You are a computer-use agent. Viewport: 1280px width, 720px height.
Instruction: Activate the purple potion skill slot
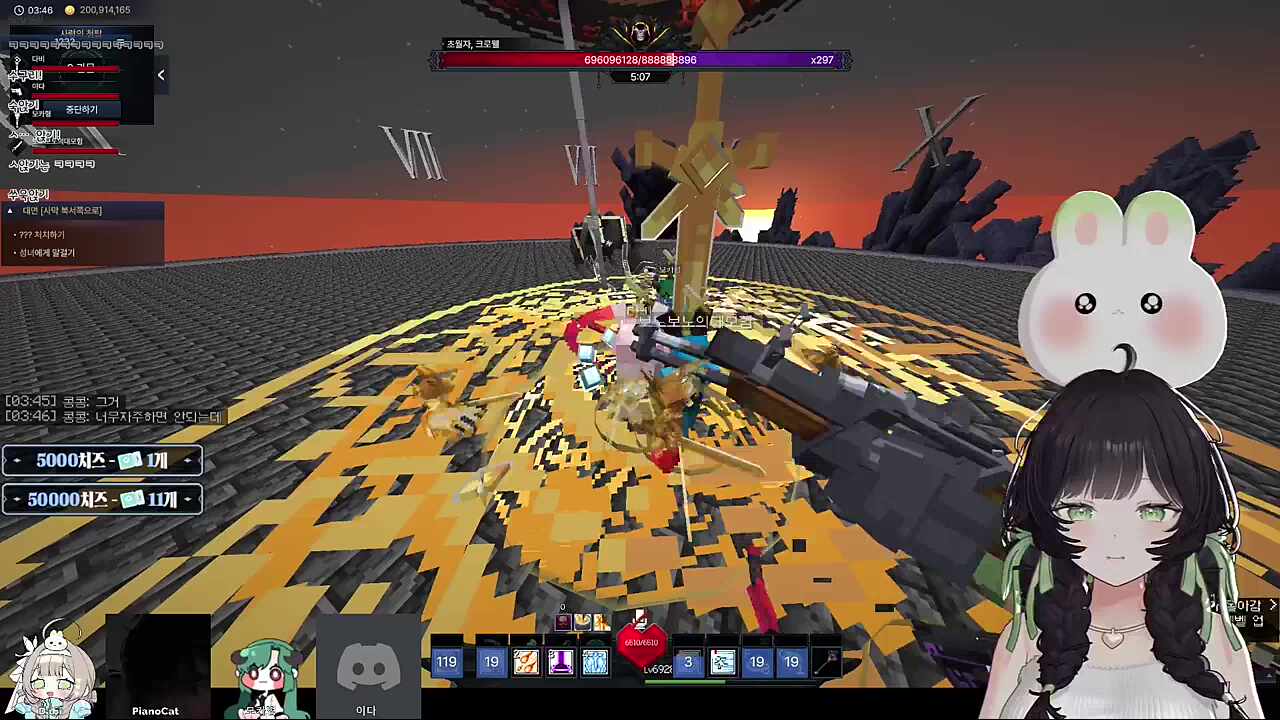[x=560, y=662]
